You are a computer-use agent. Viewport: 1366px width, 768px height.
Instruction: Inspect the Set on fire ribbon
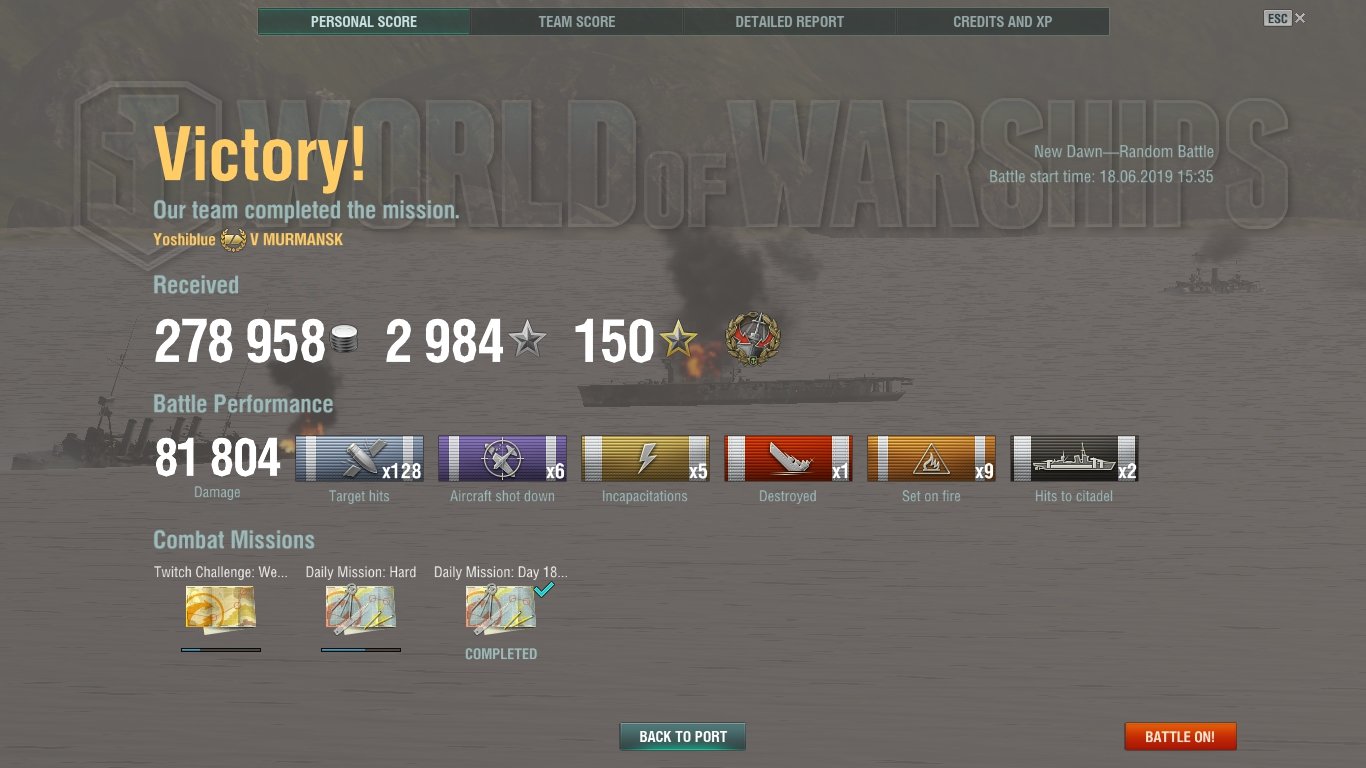pyautogui.click(x=931, y=459)
